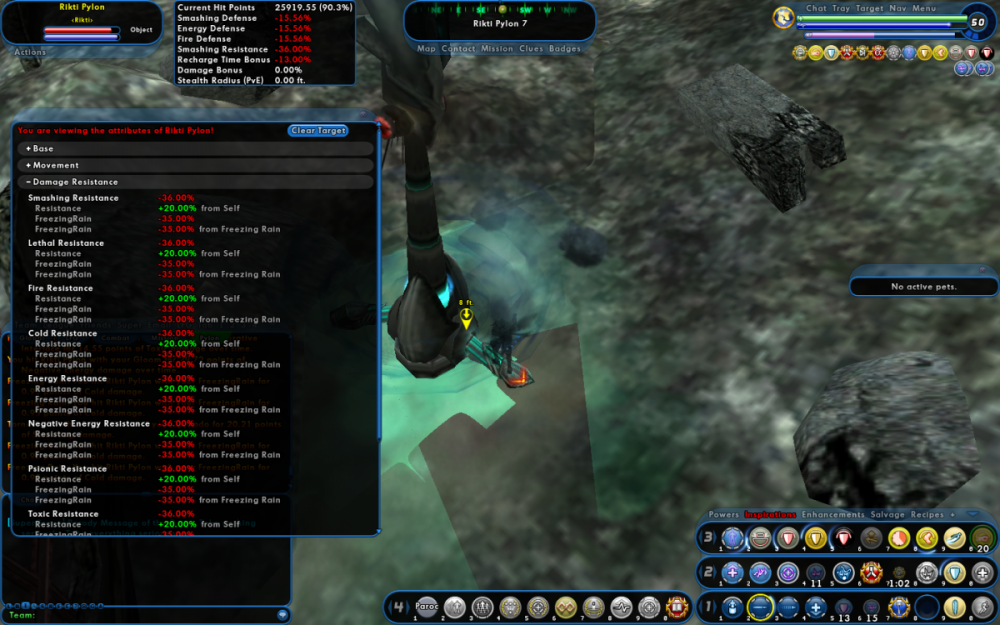Switch to the Powers tab
The height and width of the screenshot is (625, 1000).
(724, 515)
